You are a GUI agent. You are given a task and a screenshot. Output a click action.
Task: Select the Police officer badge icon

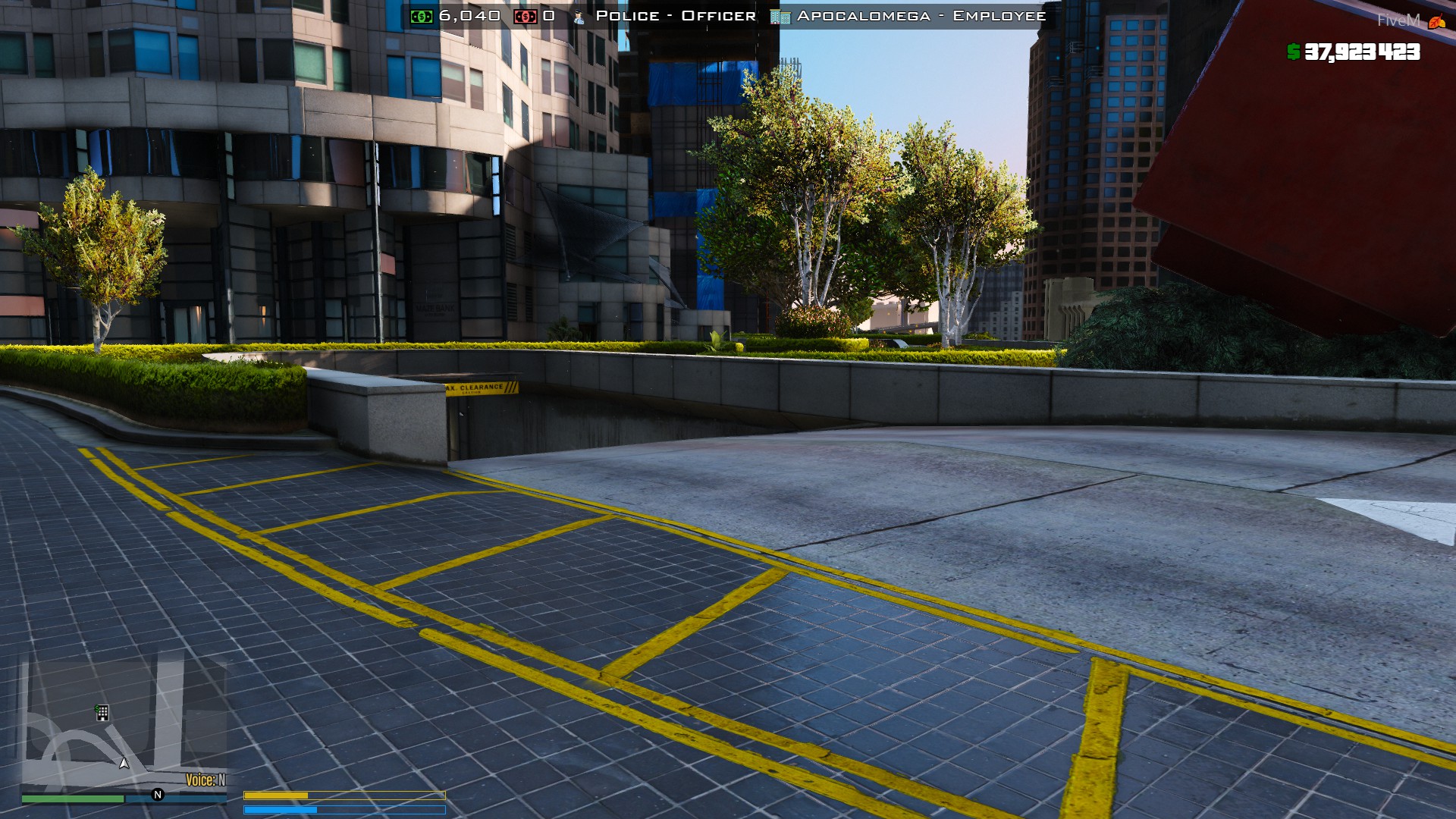click(579, 14)
